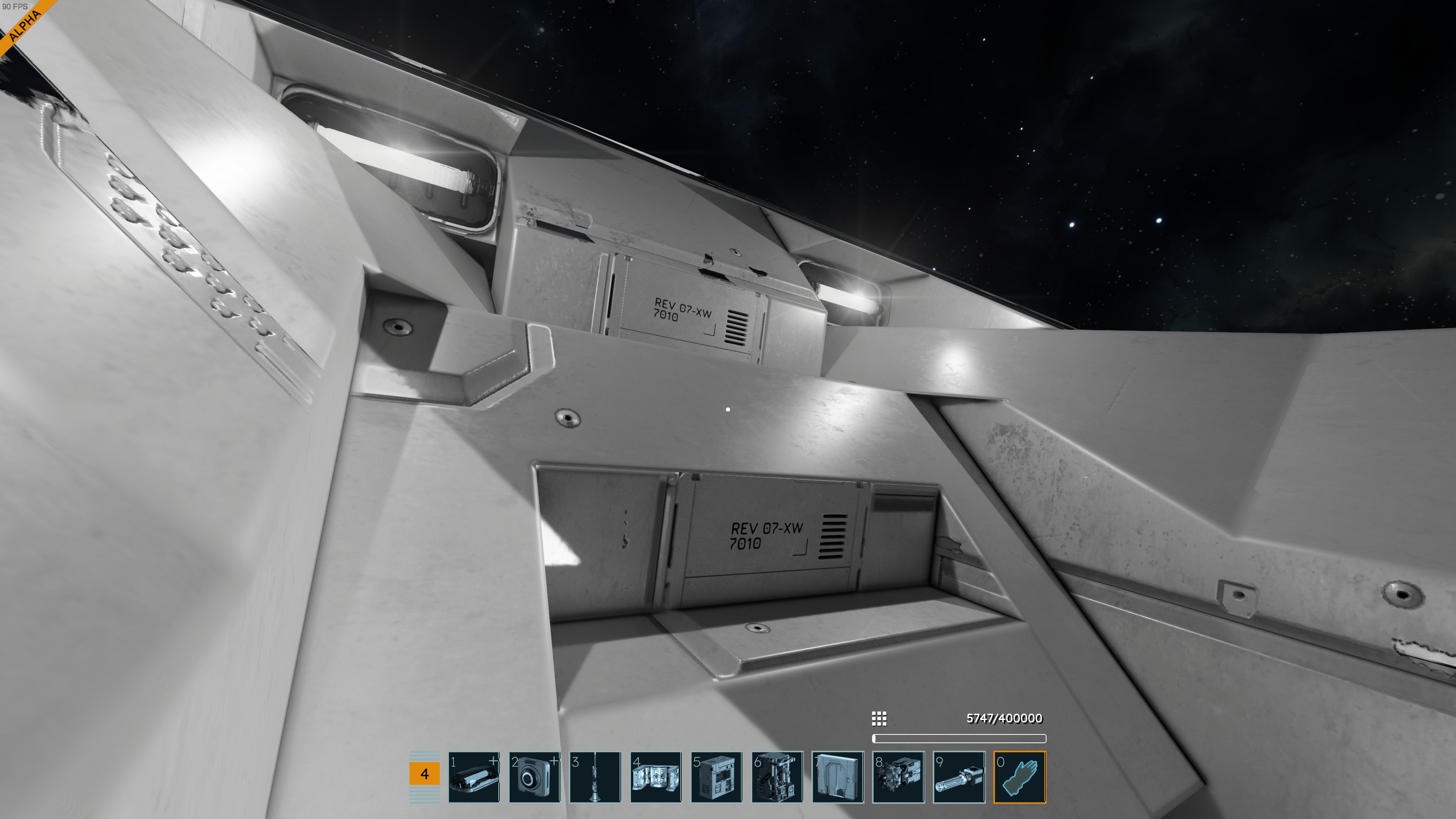The height and width of the screenshot is (819, 1456).
Task: Select the cryo chamber block in slot 4
Action: (656, 777)
